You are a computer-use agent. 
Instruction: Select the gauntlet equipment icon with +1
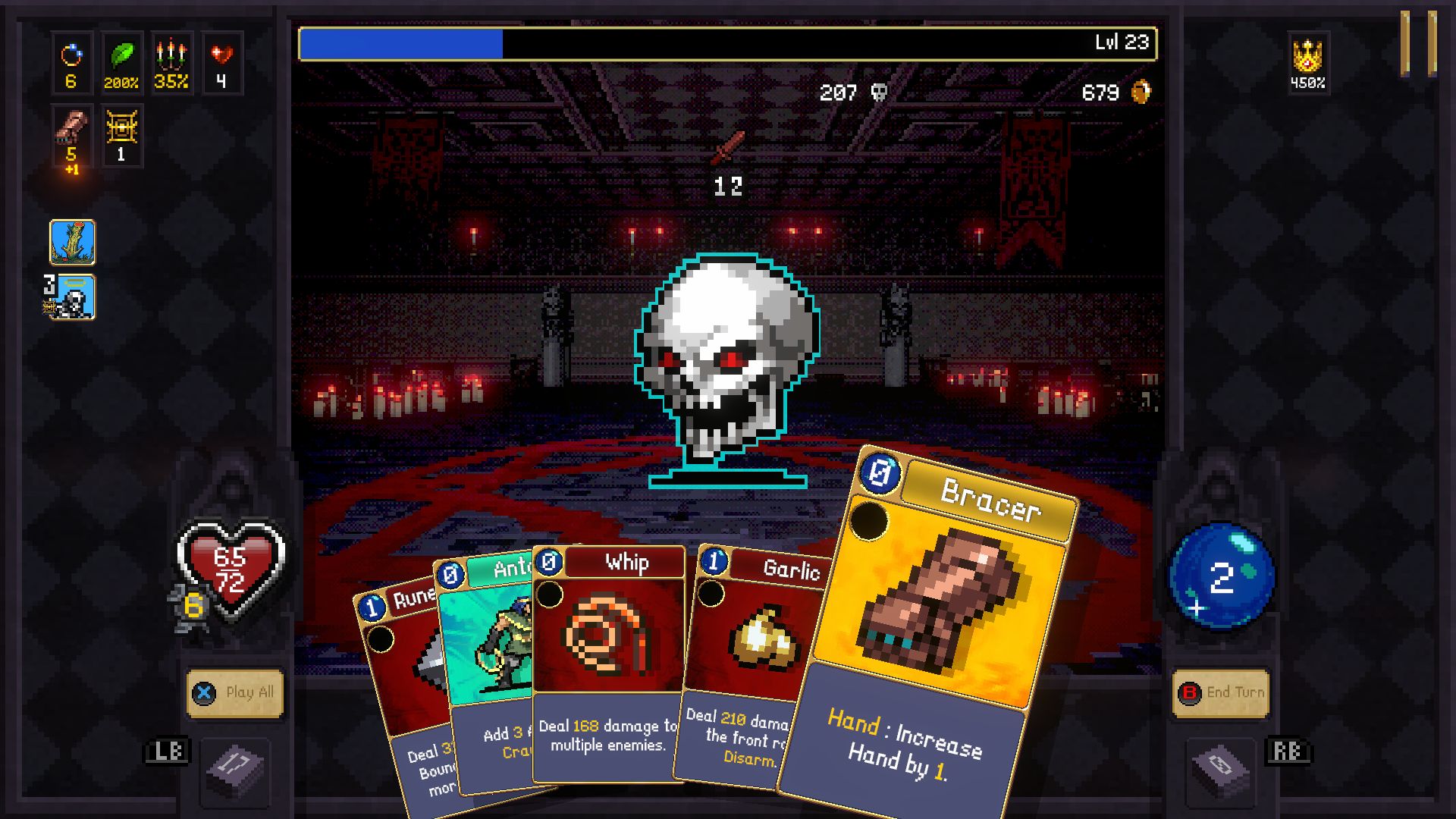[72, 135]
